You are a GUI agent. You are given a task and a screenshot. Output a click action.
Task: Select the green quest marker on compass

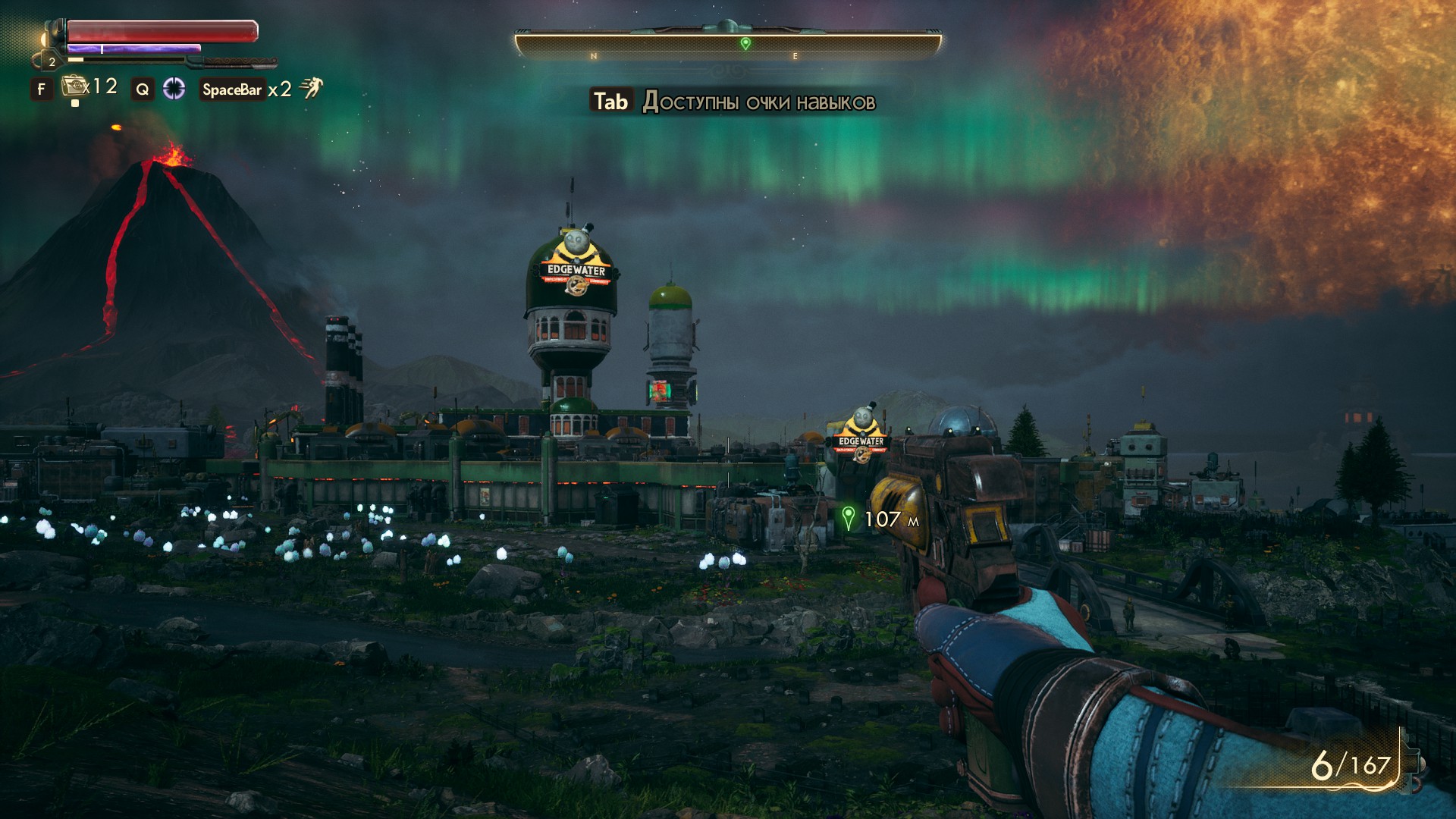coord(745,43)
